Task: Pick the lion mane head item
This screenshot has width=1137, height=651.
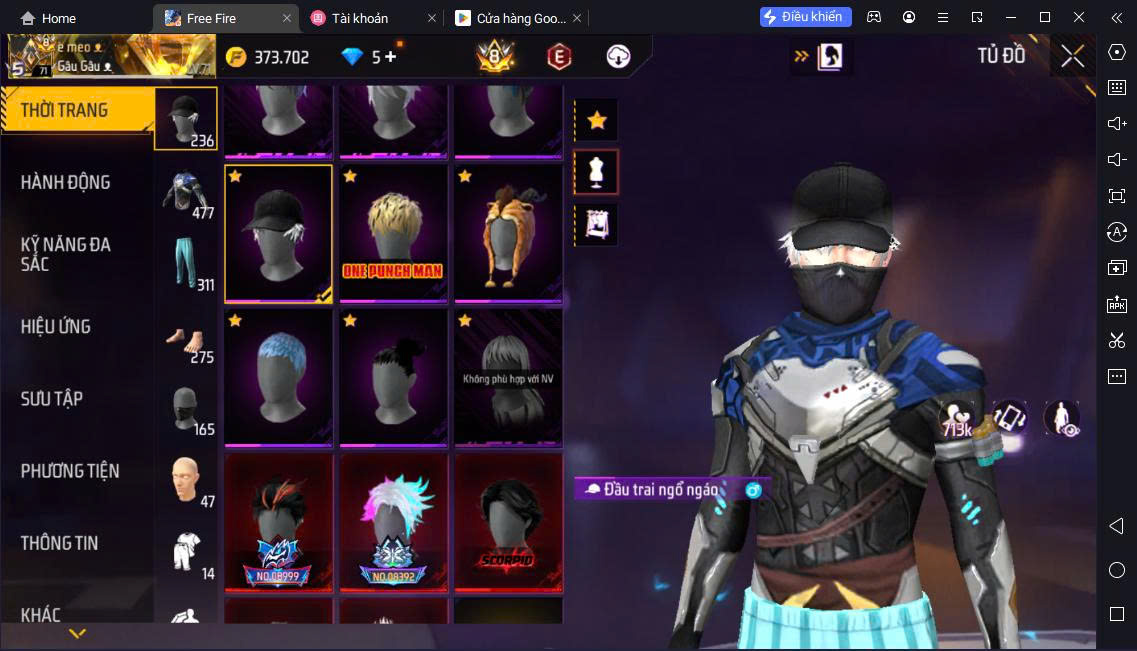Action: click(x=508, y=233)
